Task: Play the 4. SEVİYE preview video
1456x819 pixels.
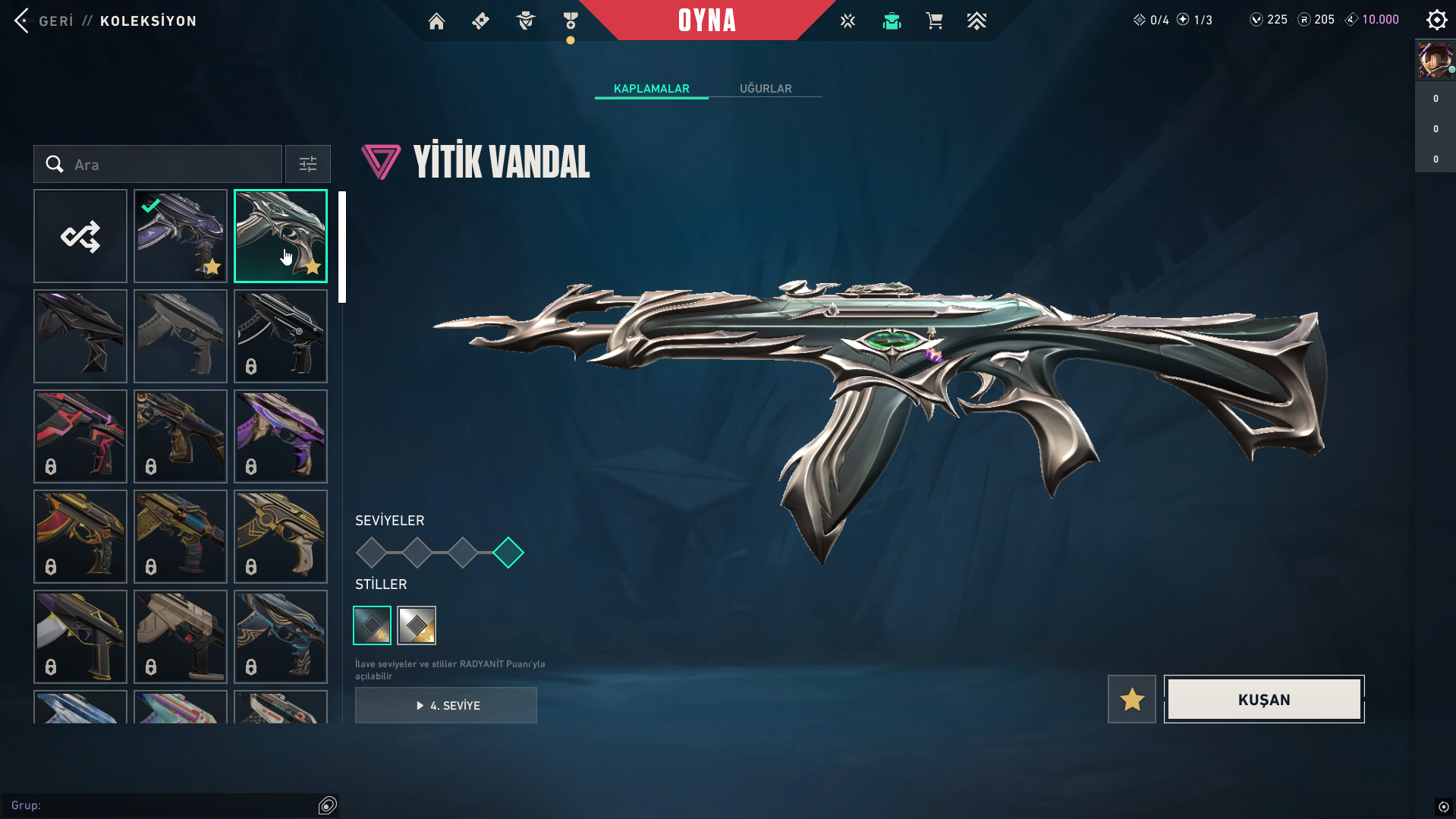Action: click(x=446, y=705)
